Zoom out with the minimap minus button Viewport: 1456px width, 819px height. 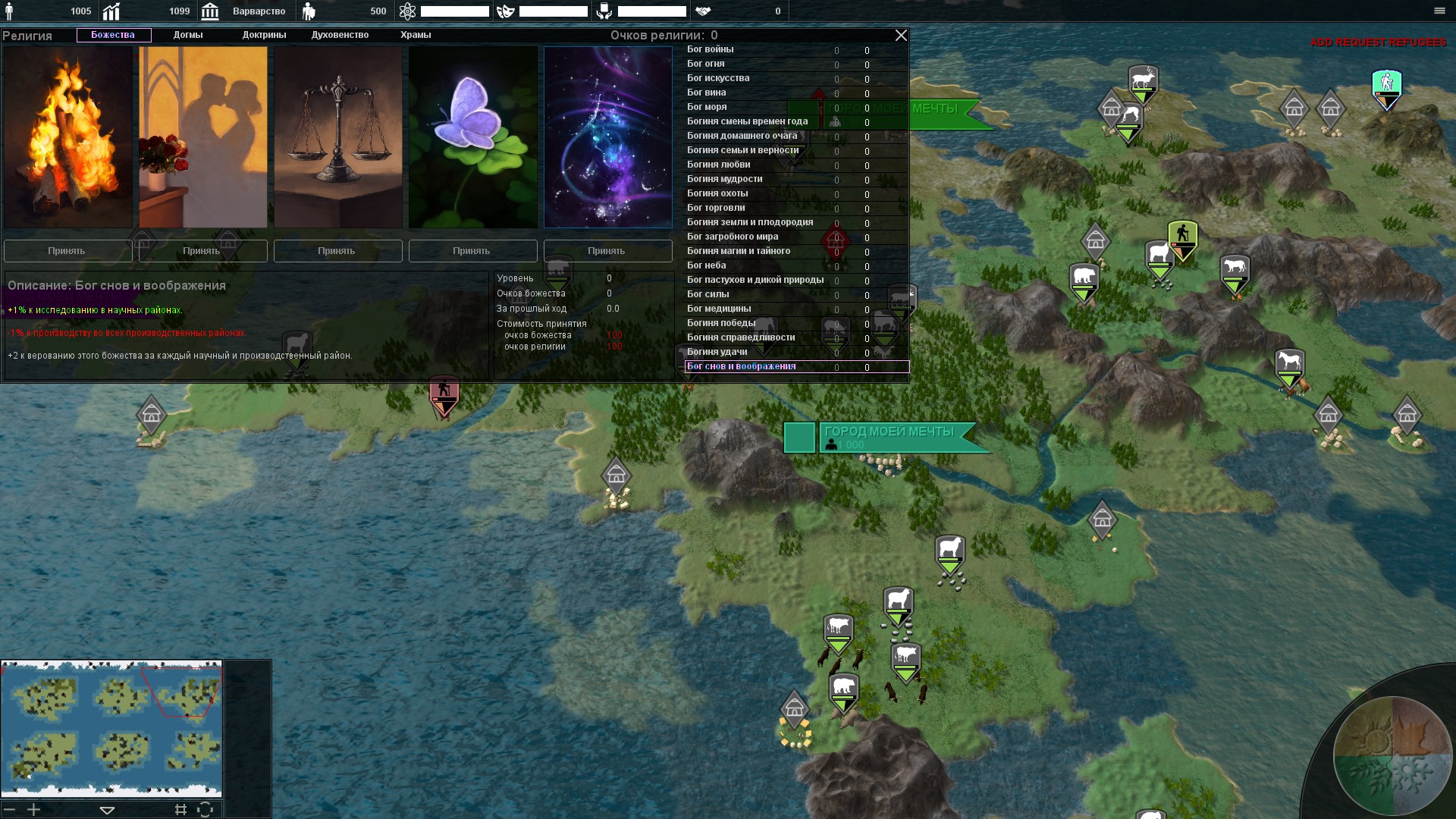(10, 810)
